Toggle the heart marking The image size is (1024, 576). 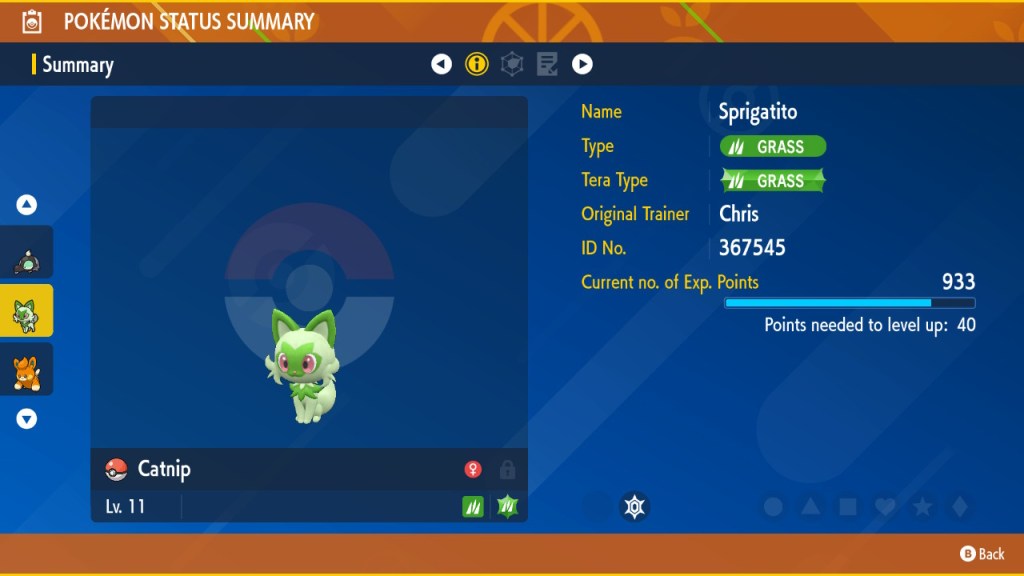pyautogui.click(x=884, y=507)
